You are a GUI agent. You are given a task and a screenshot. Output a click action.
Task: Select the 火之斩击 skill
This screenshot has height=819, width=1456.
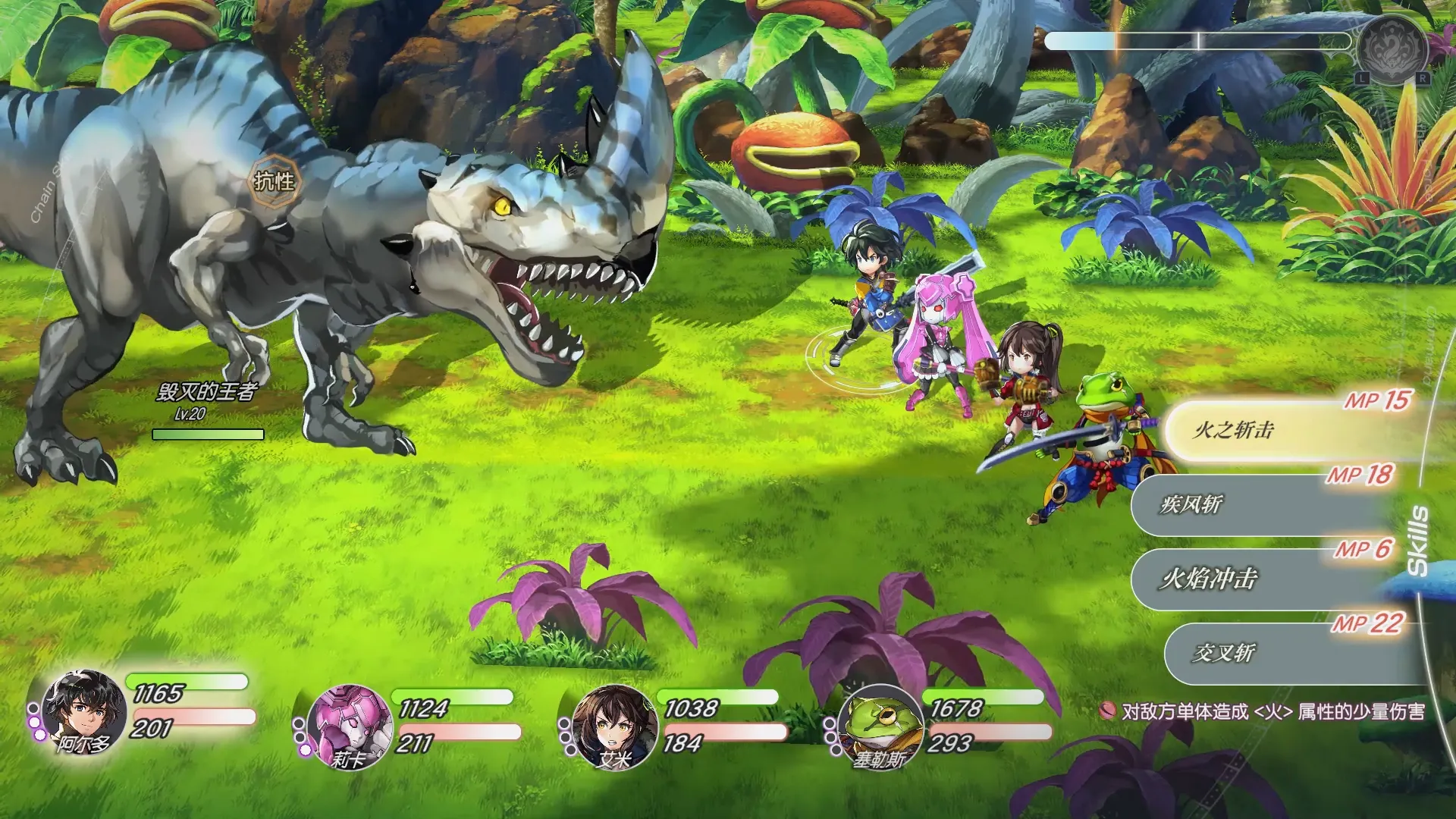[1289, 430]
